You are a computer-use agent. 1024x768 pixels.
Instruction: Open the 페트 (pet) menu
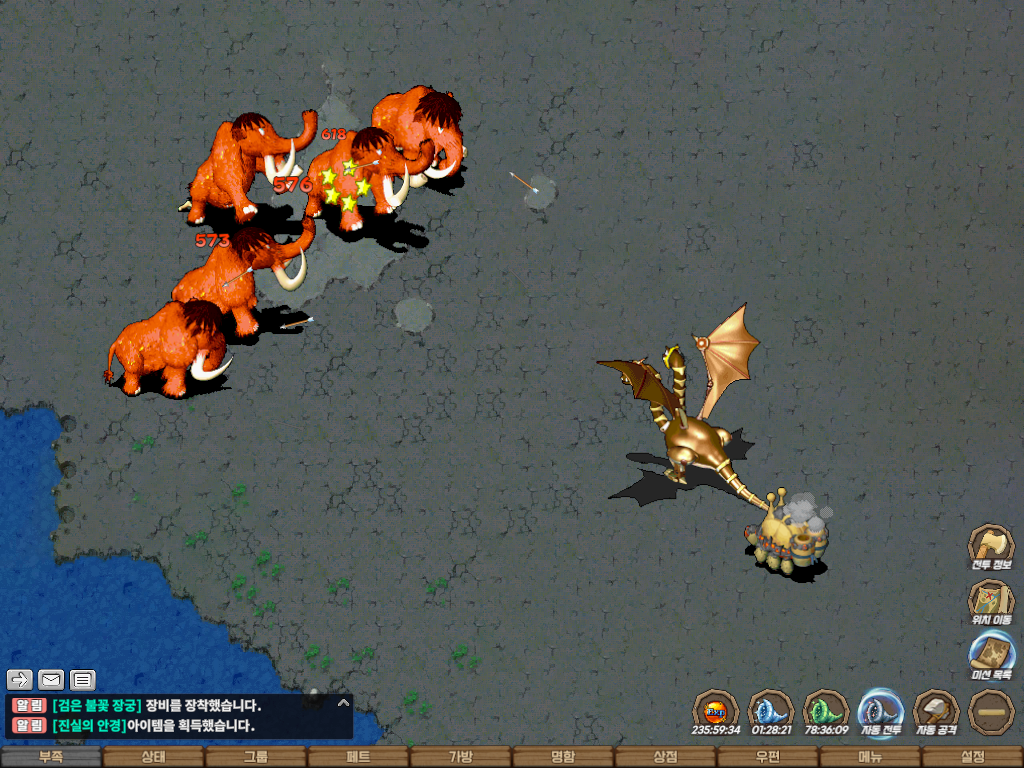tap(358, 757)
